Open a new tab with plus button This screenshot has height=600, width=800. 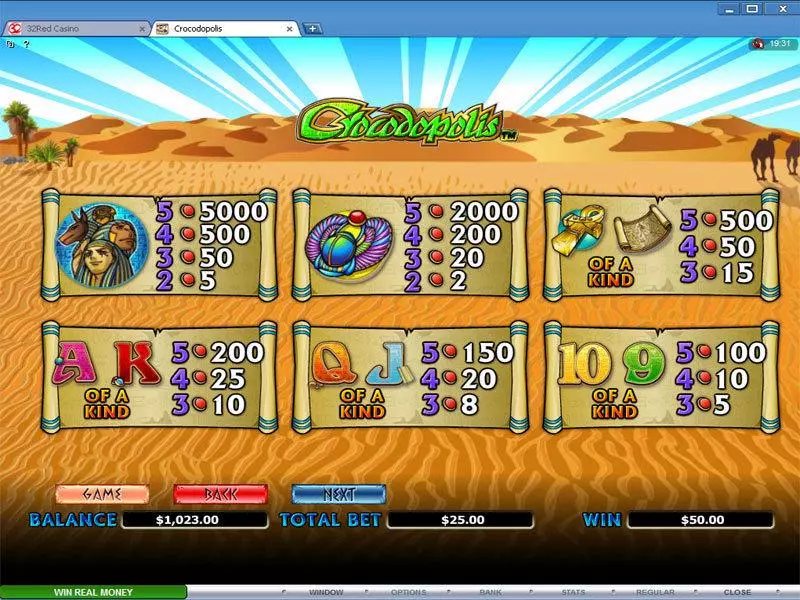point(313,29)
